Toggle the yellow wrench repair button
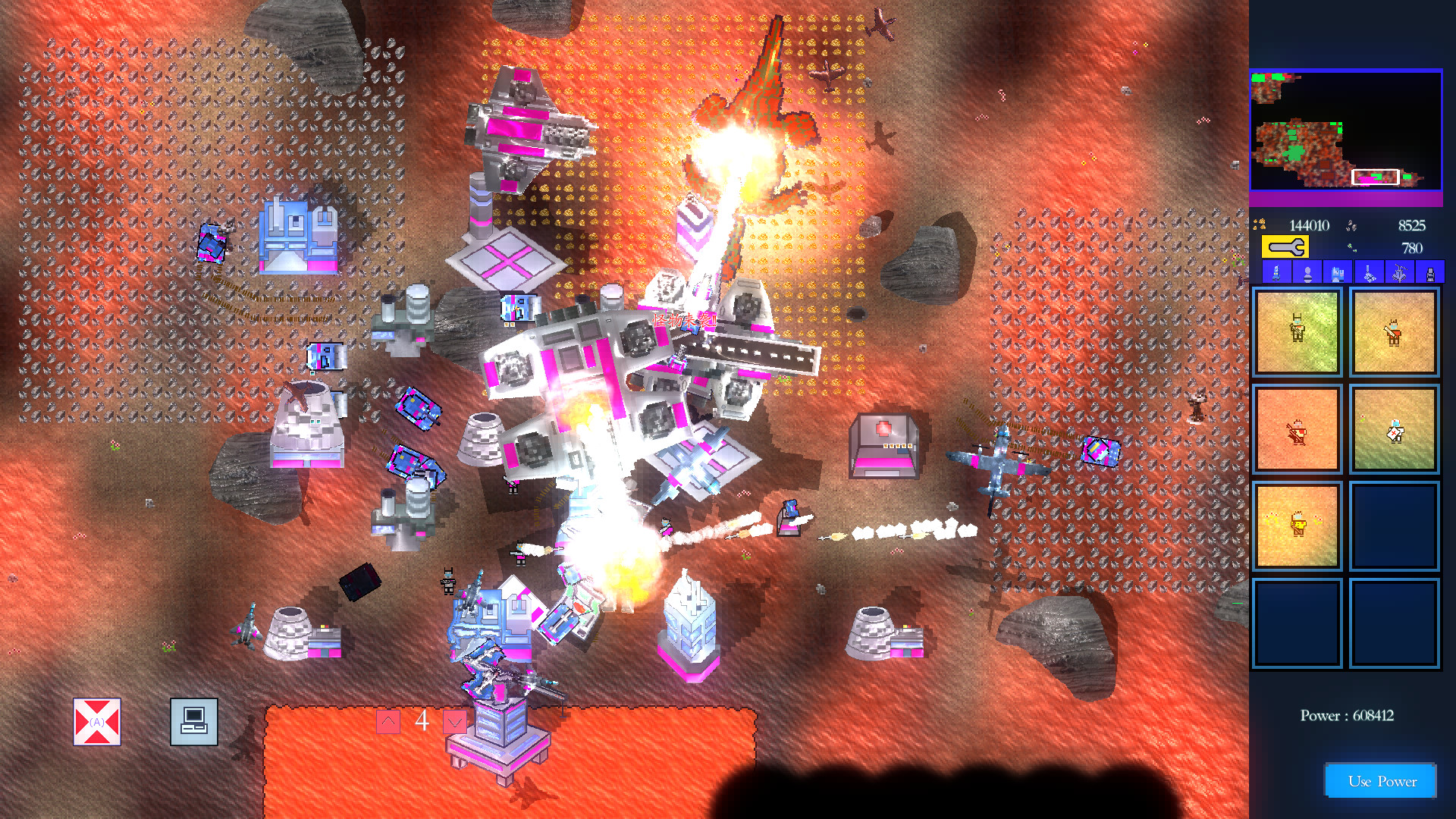 pyautogui.click(x=1285, y=247)
